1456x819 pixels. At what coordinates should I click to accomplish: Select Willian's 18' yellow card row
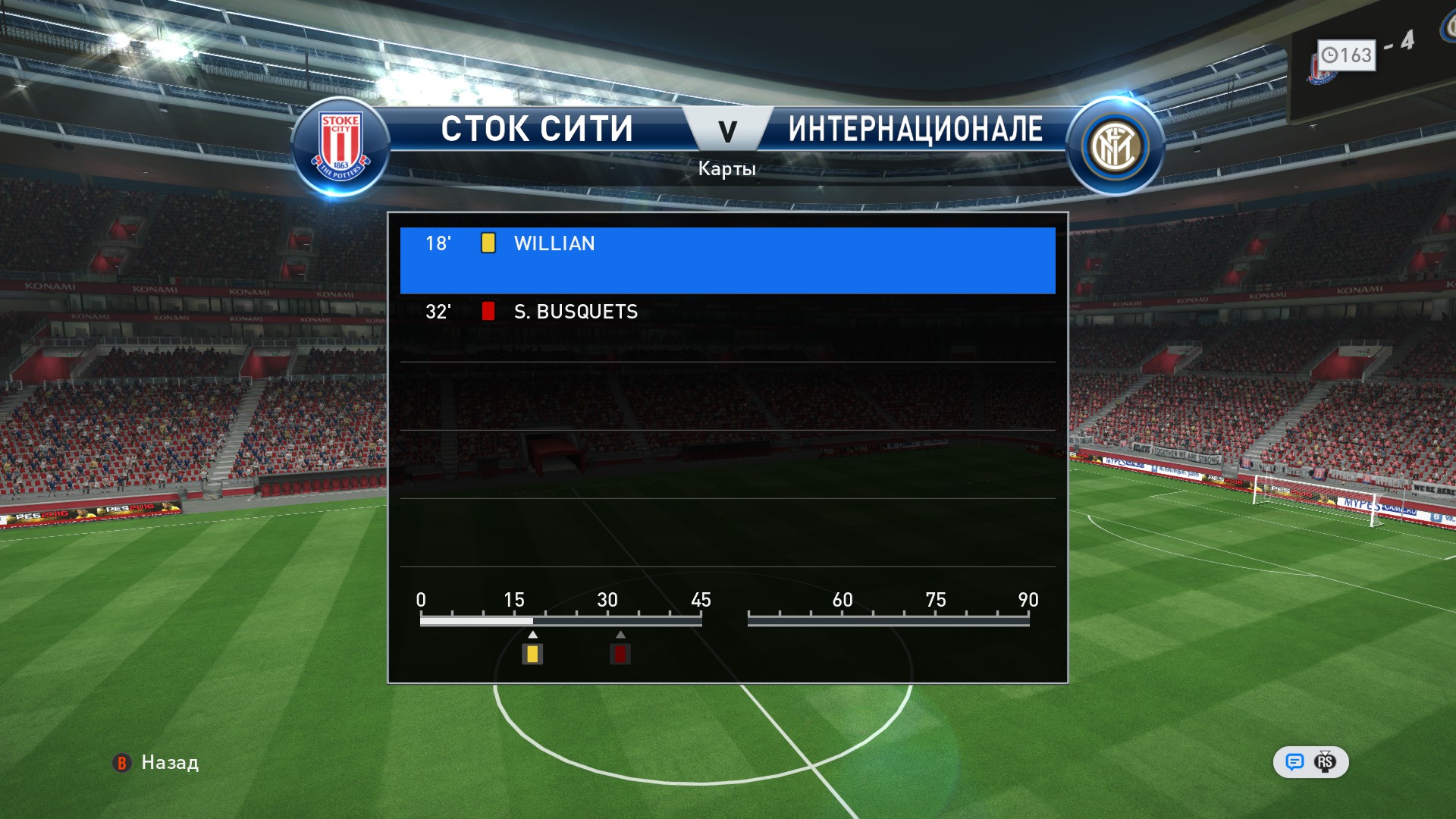tap(726, 259)
